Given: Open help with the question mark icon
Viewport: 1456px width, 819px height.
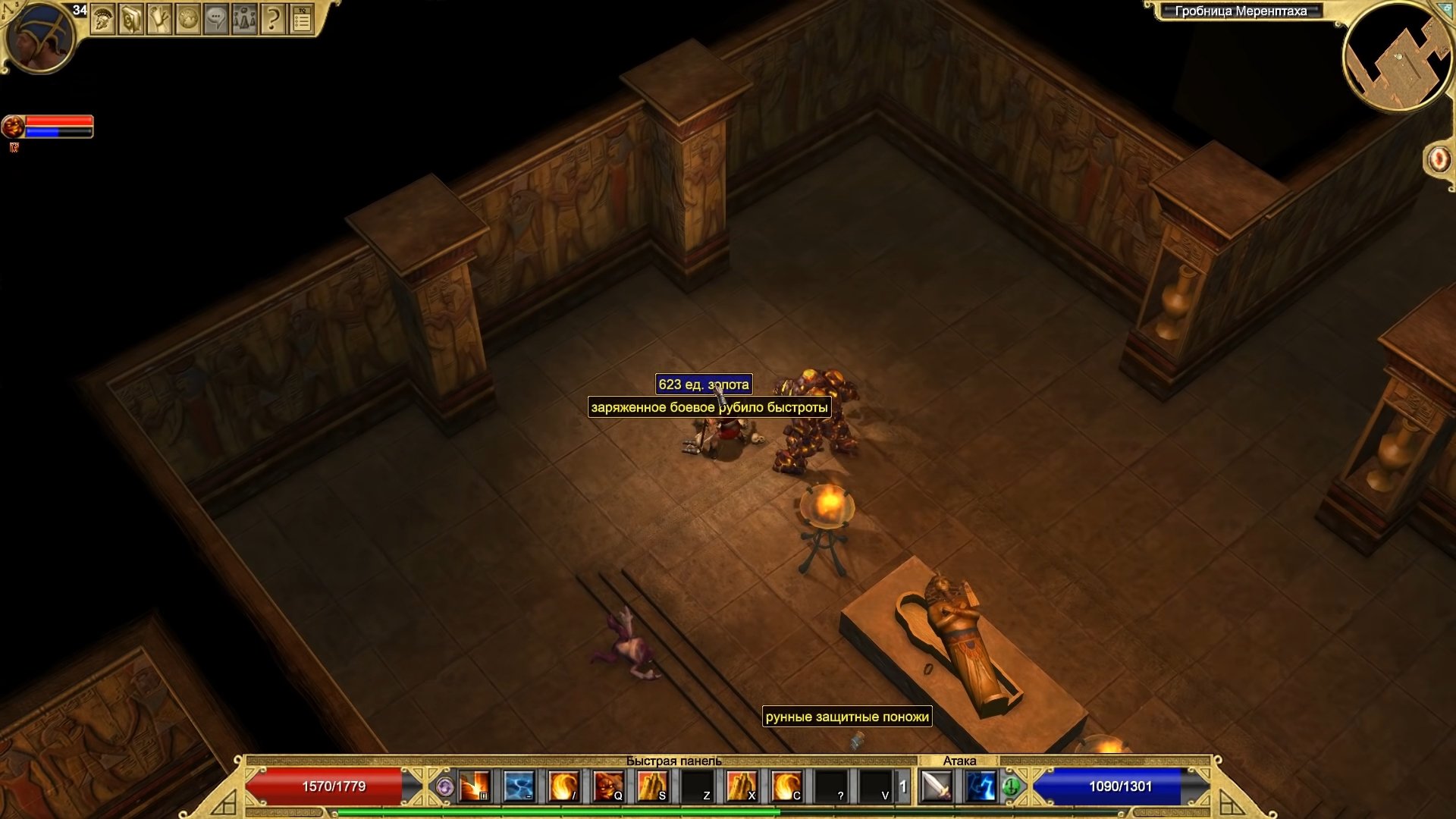Looking at the screenshot, I should pyautogui.click(x=272, y=20).
